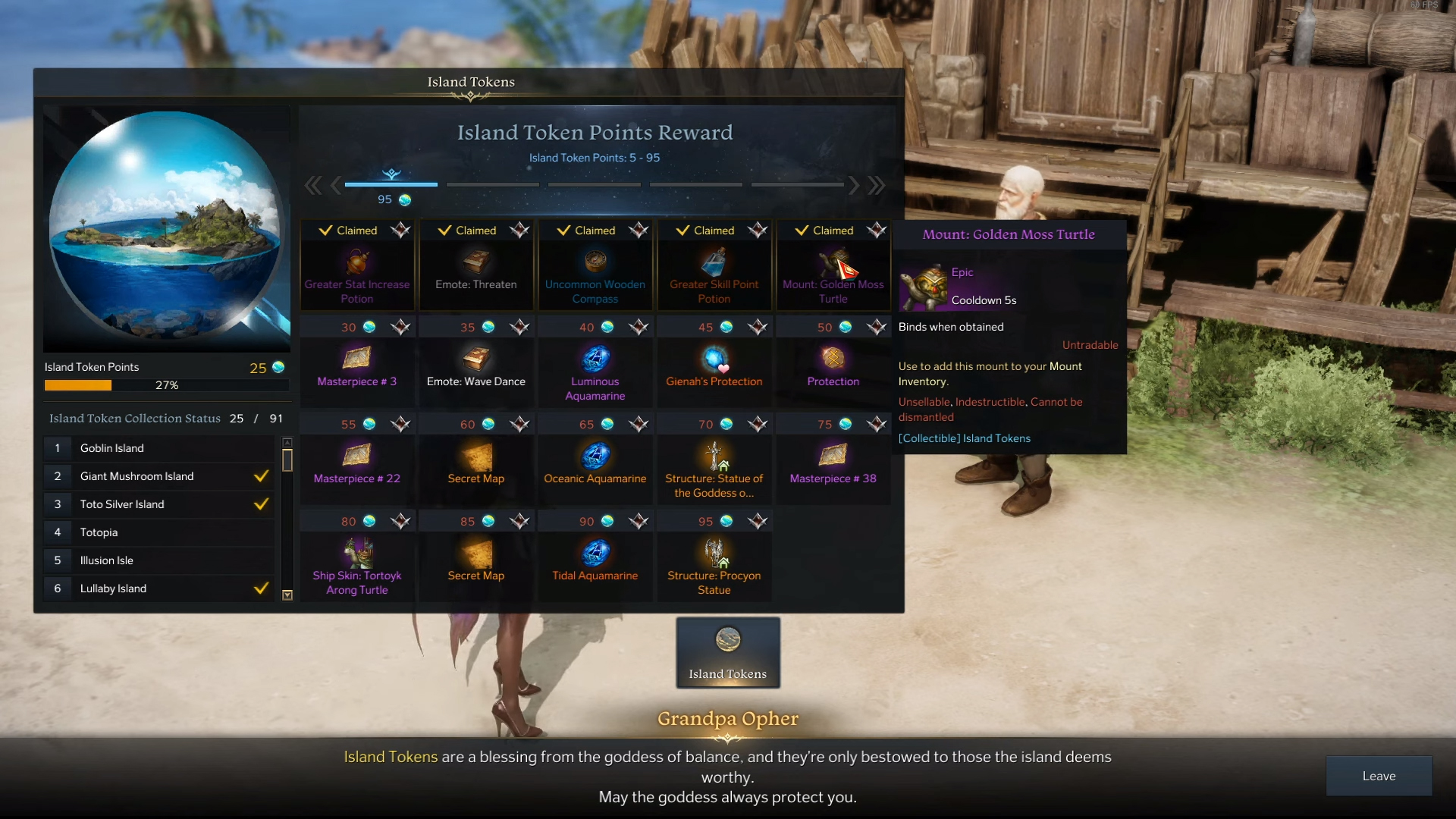This screenshot has height=819, width=1456.
Task: Click the island list scrollbar thumb
Action: (x=287, y=459)
